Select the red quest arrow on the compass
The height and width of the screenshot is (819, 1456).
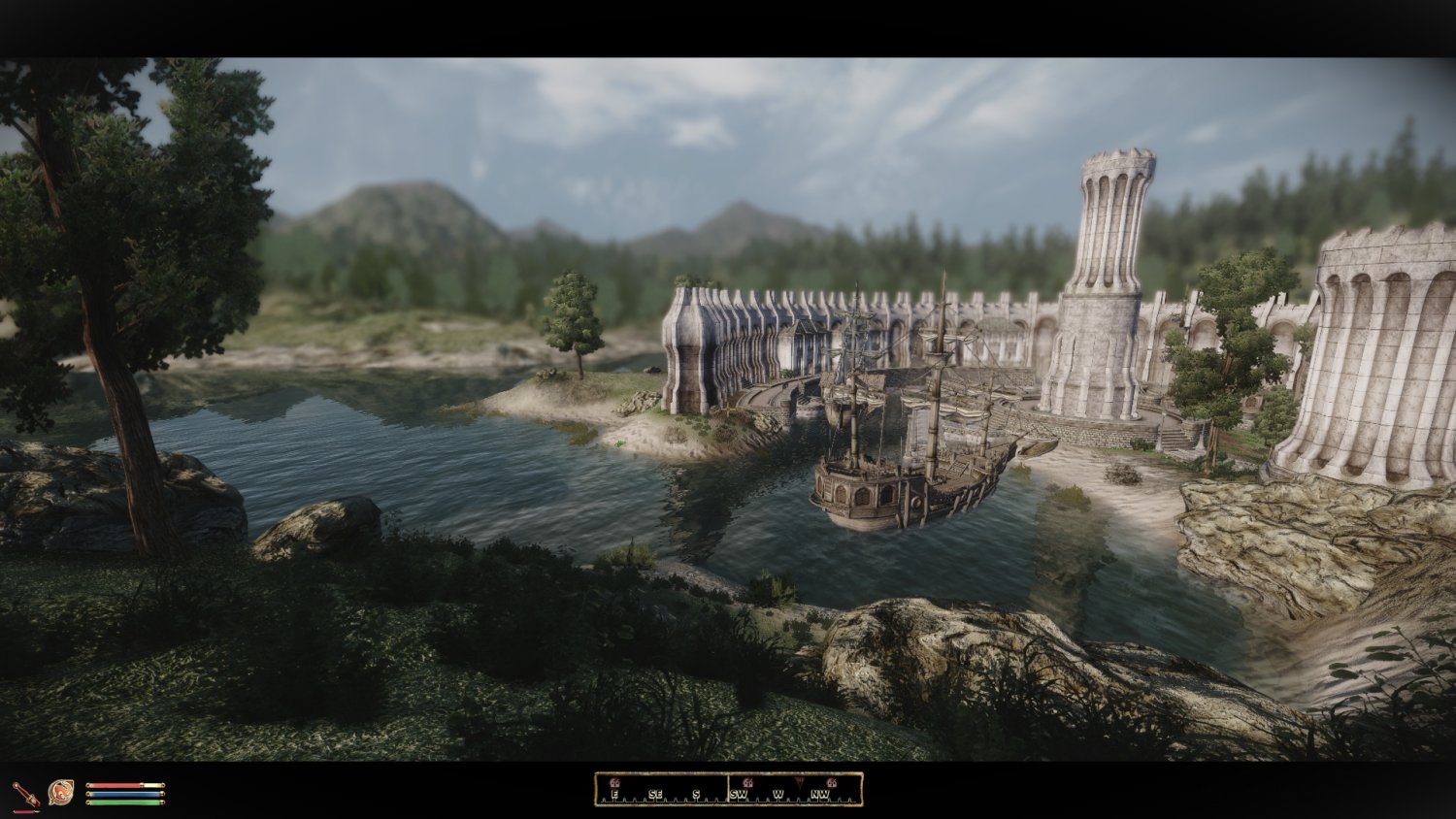(x=799, y=781)
